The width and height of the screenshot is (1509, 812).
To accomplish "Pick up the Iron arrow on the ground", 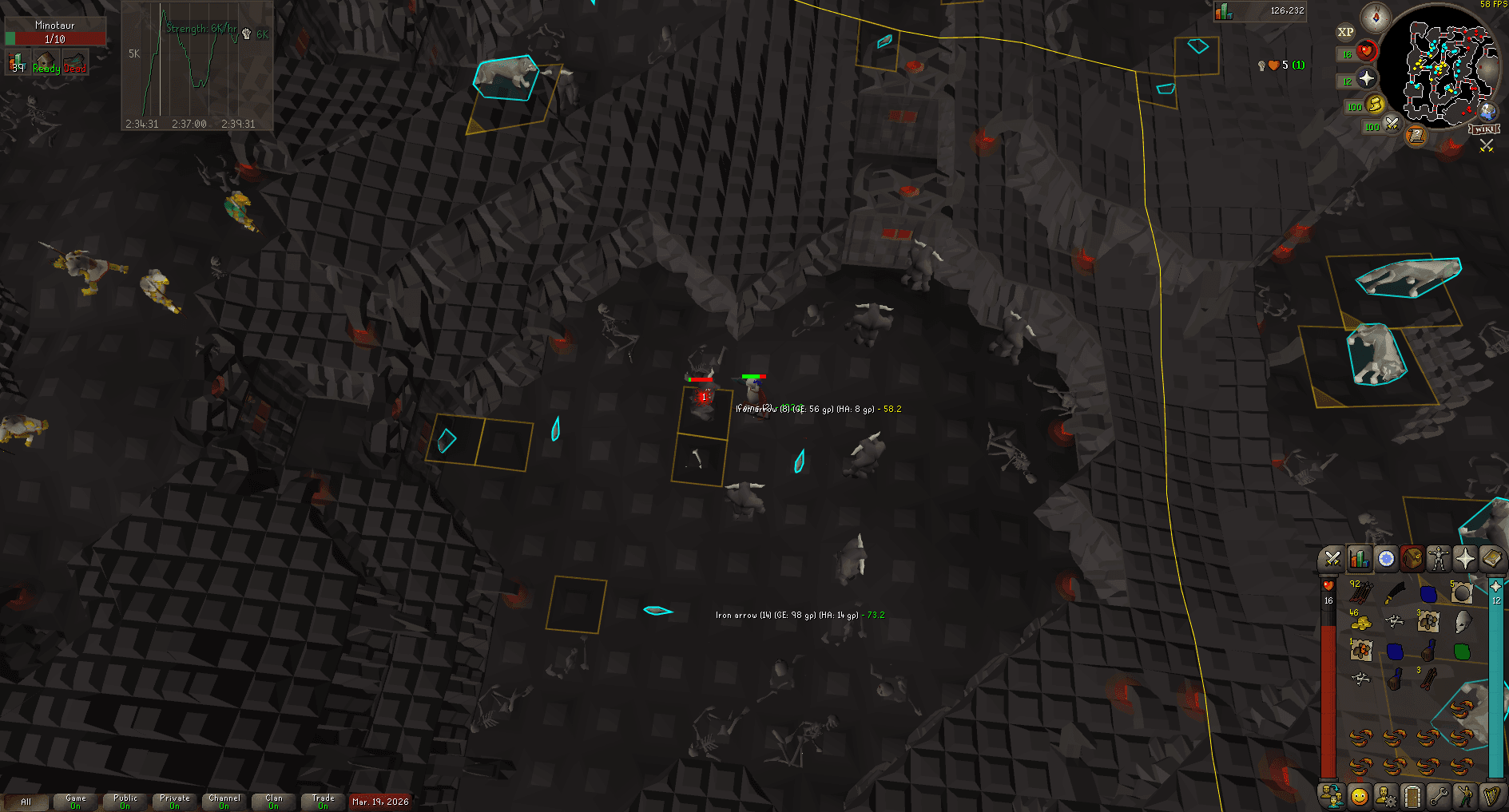I will [655, 610].
